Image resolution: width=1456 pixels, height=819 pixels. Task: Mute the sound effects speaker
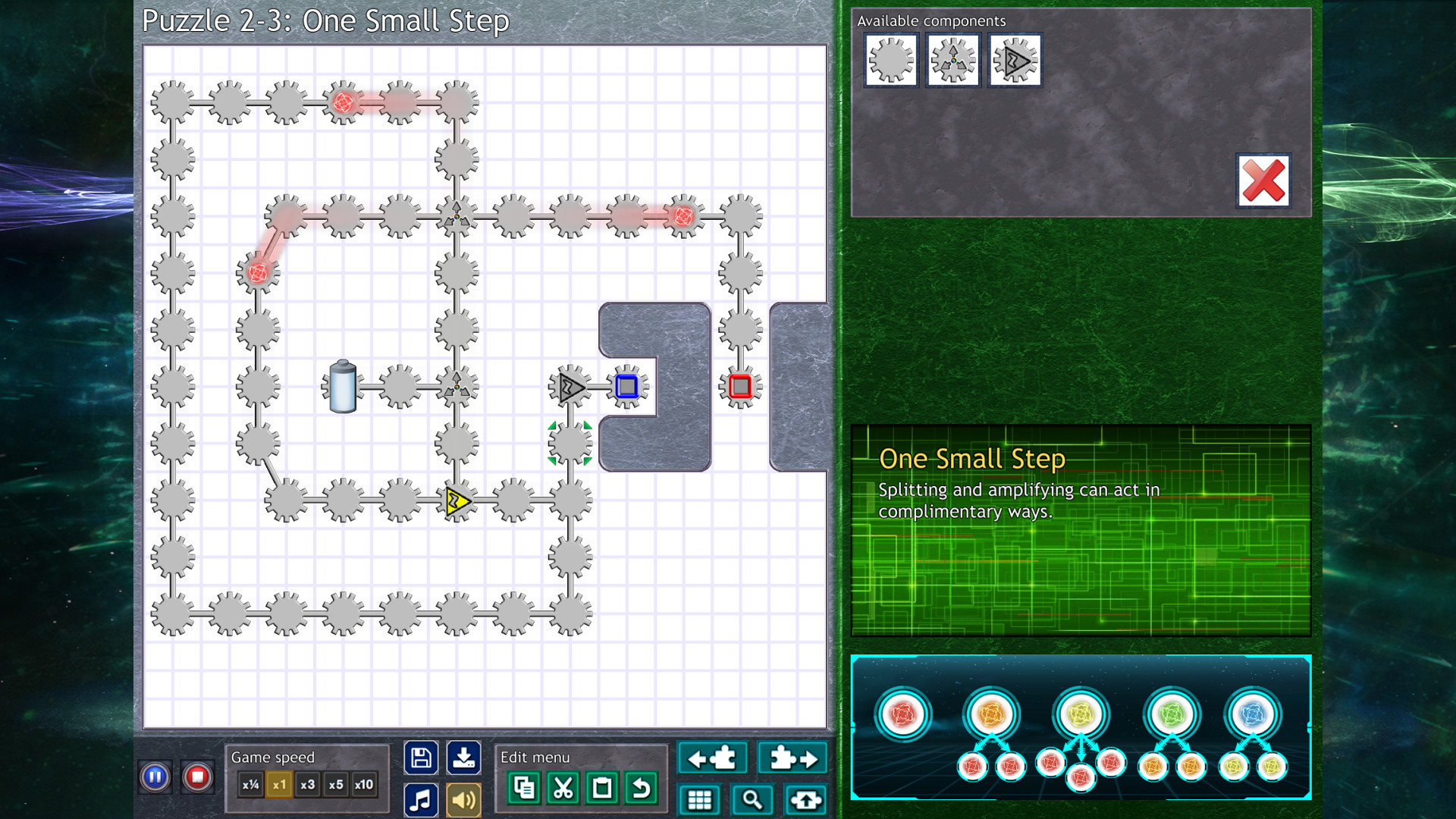coord(463,799)
